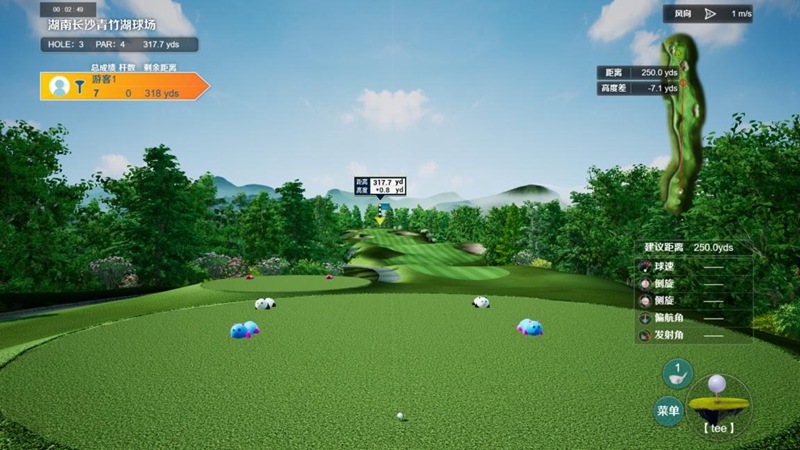
Task: Select the 游客1 player scorecard panel
Action: (x=122, y=86)
